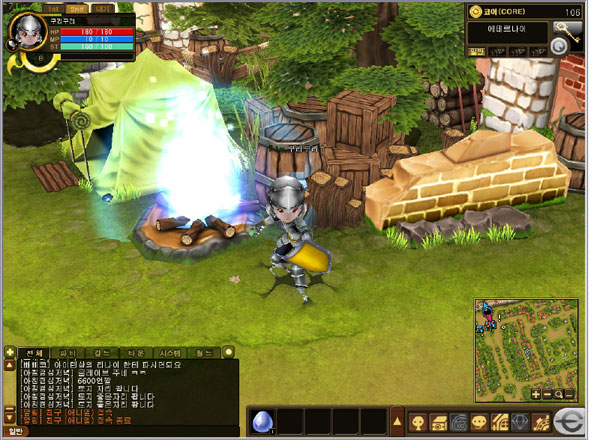Select the 길드 chat tab
This screenshot has height=440, width=600.
point(103,353)
